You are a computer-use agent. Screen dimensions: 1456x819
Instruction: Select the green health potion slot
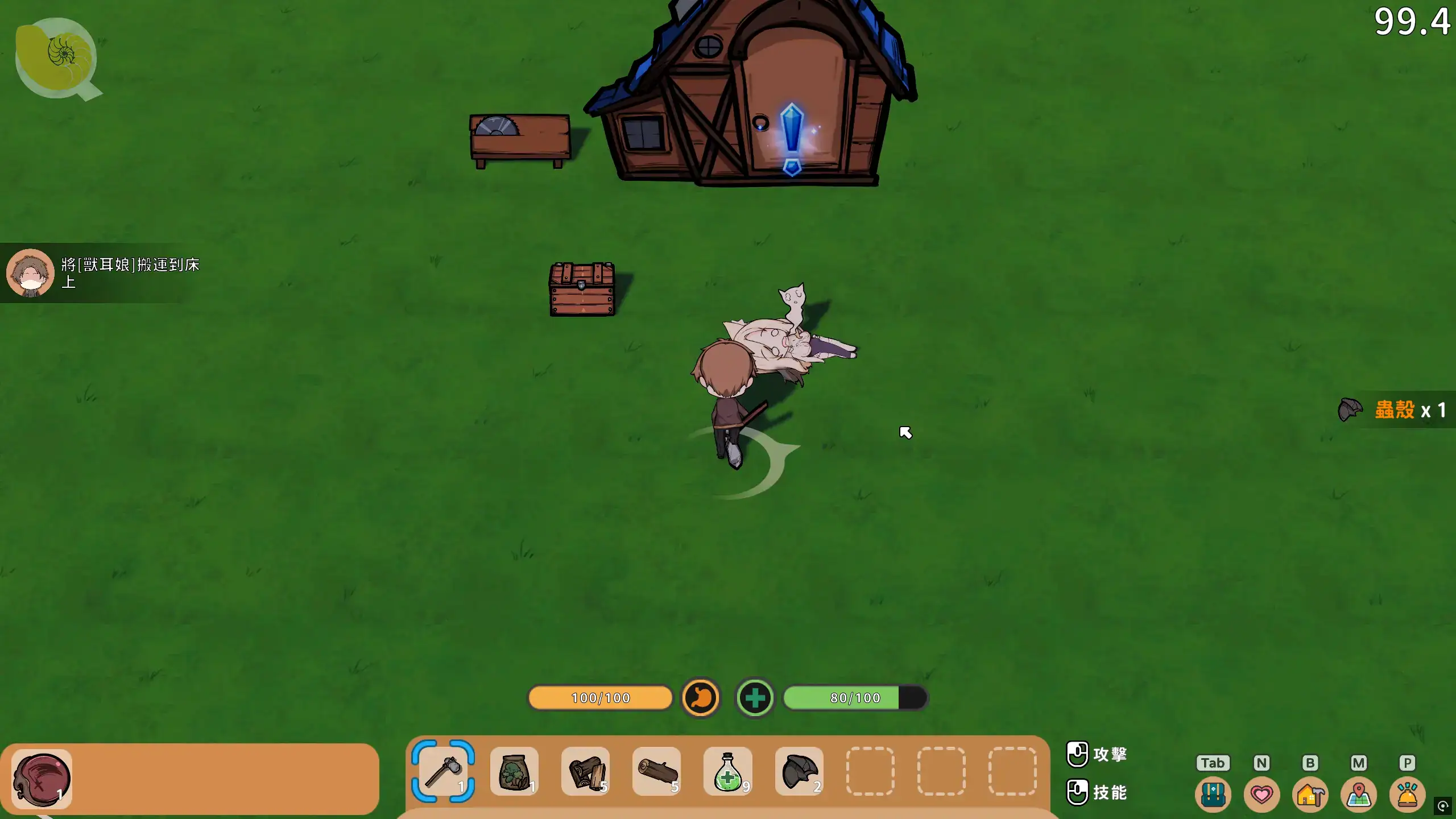[727, 771]
